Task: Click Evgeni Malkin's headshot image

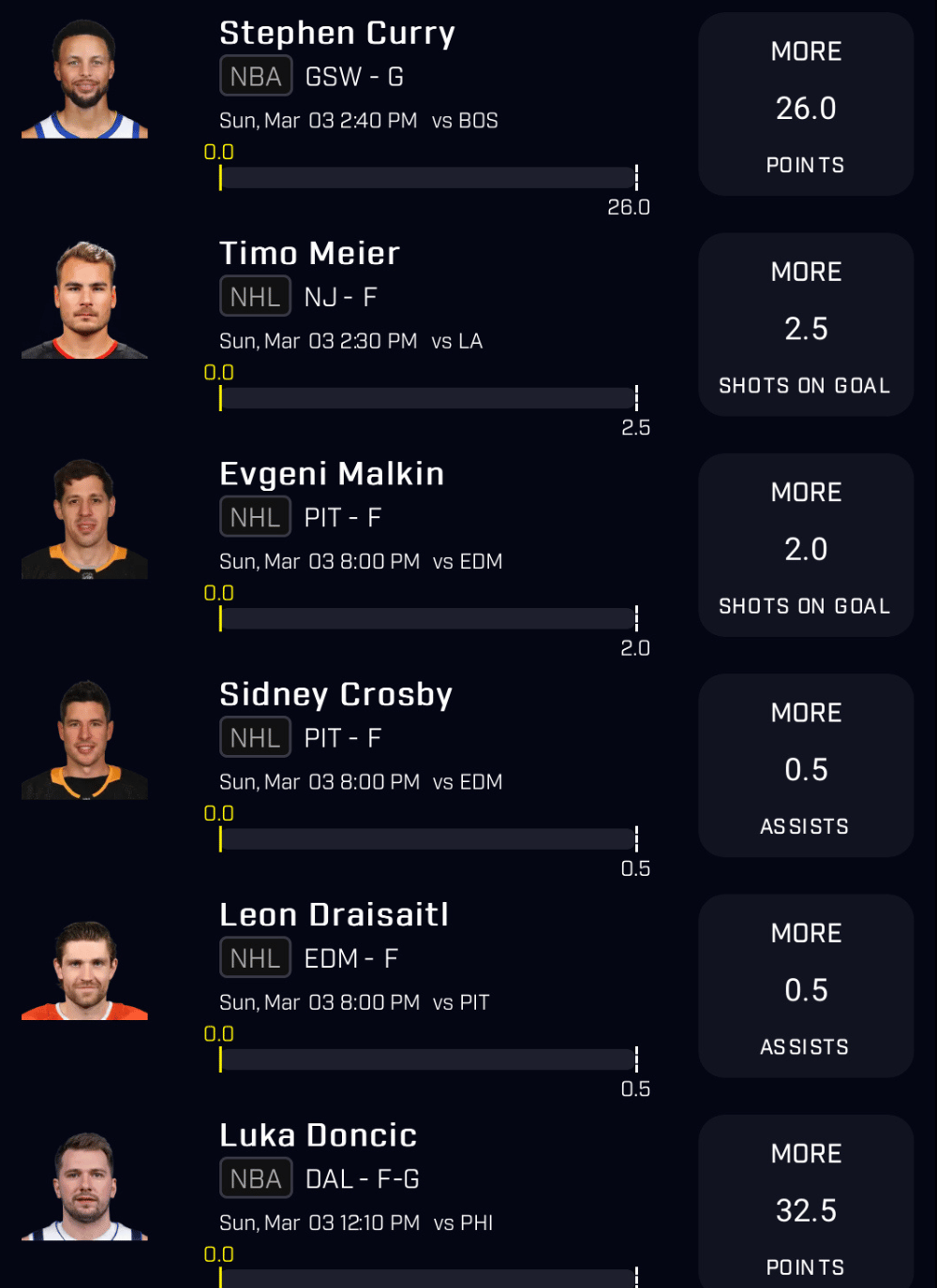Action: point(85,520)
